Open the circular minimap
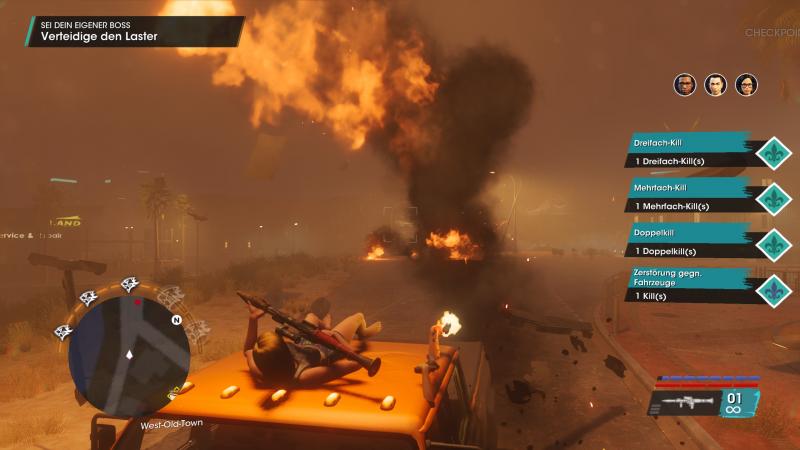The height and width of the screenshot is (450, 800). click(x=128, y=352)
